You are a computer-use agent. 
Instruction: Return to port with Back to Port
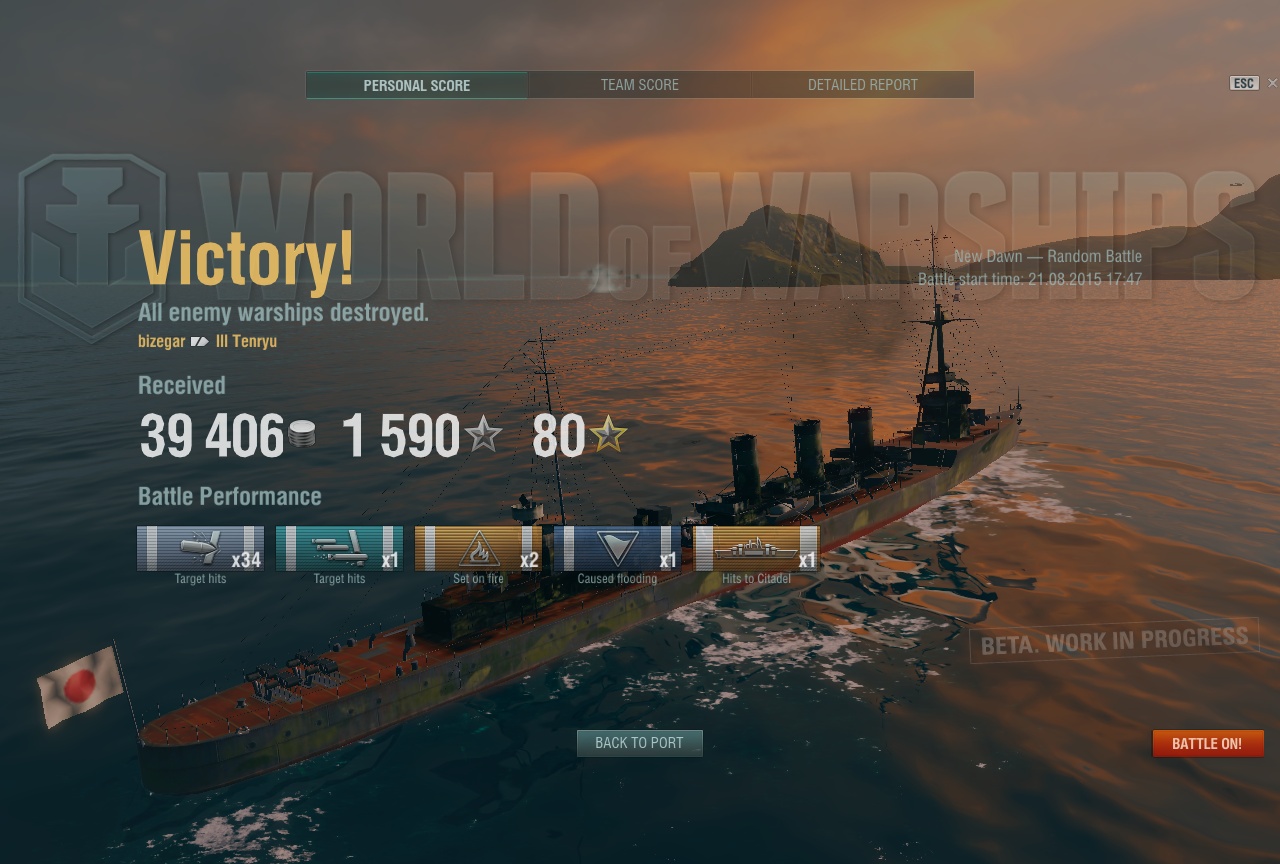coord(639,743)
